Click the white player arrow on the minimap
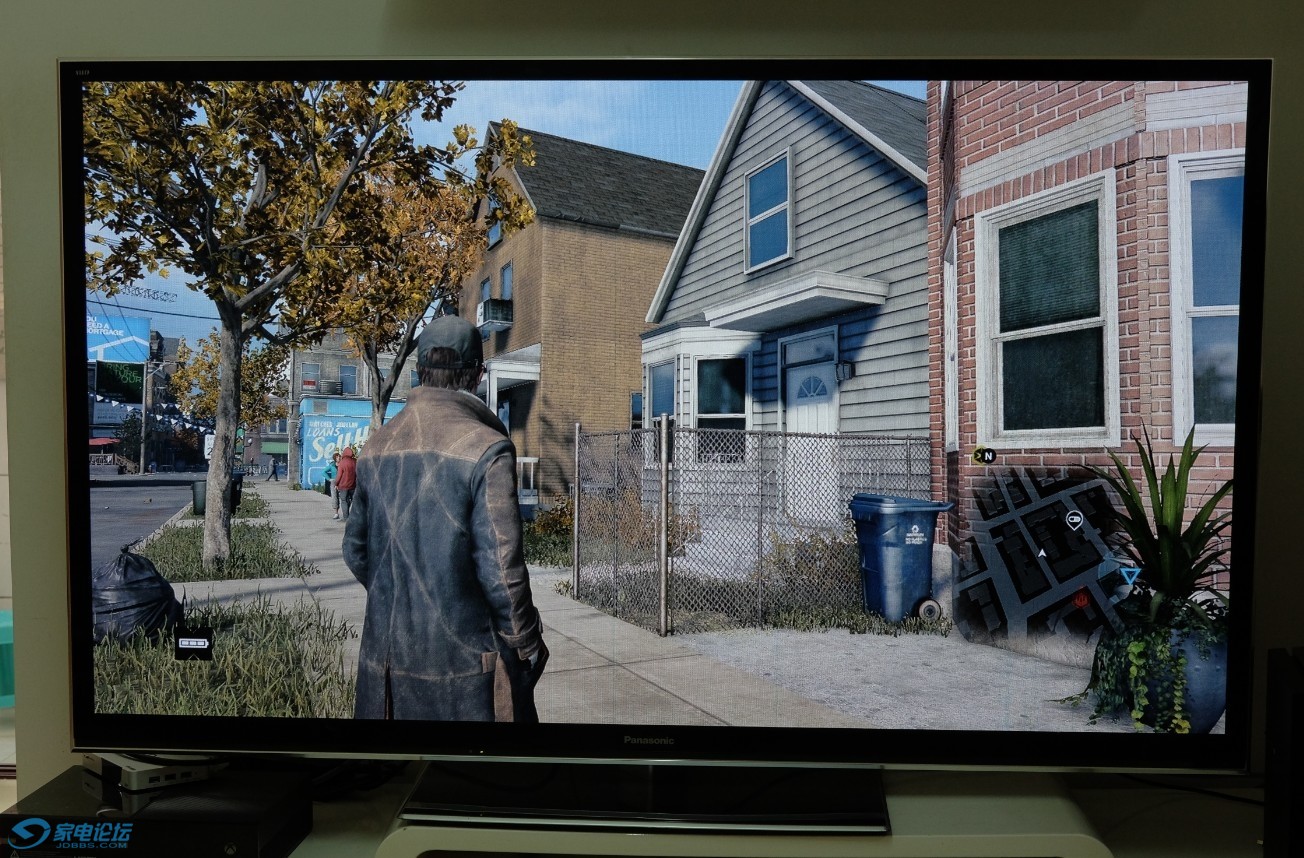This screenshot has width=1304, height=858. [1041, 552]
